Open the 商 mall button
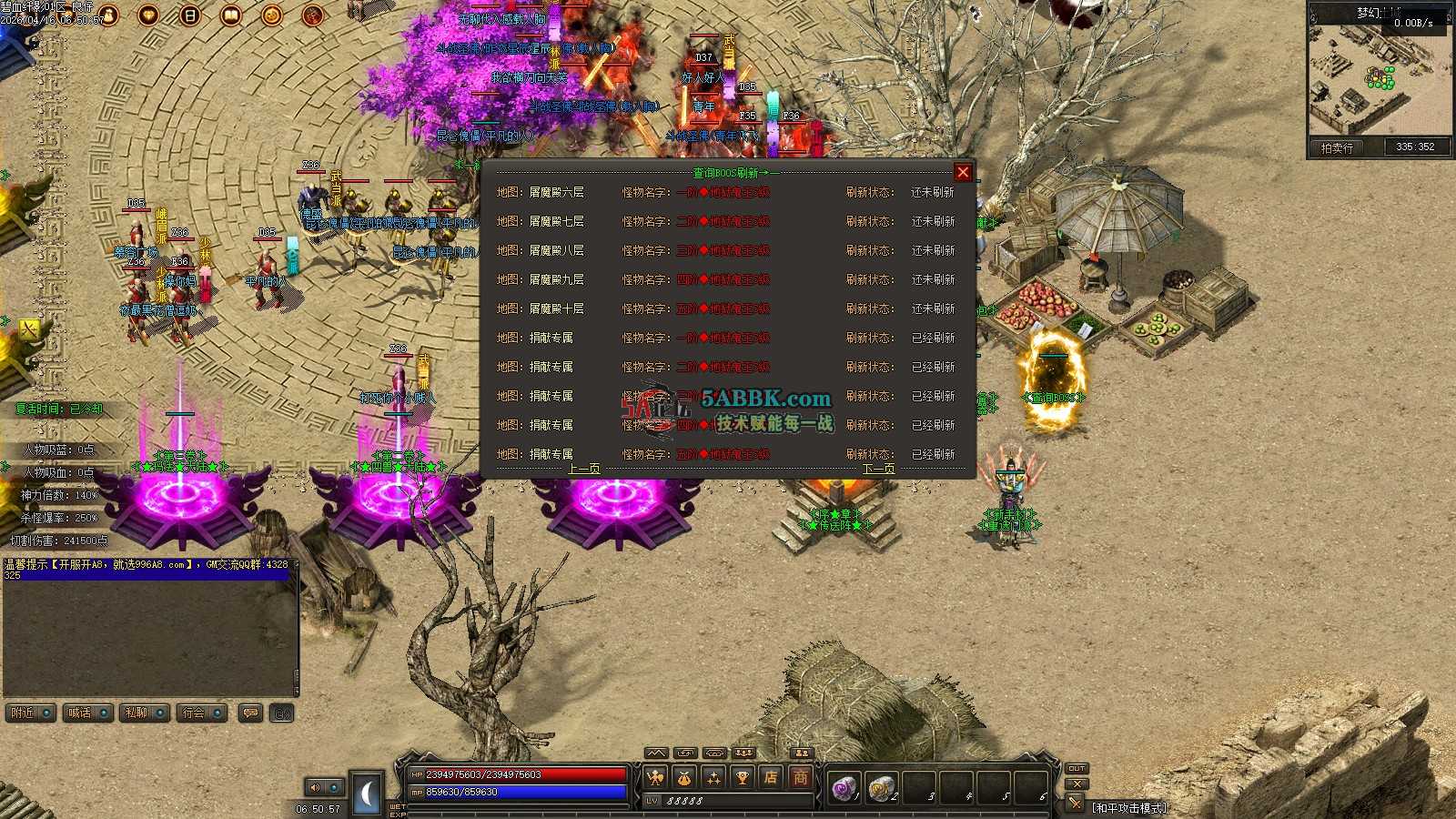Screen dimensions: 1456x819 click(x=800, y=777)
